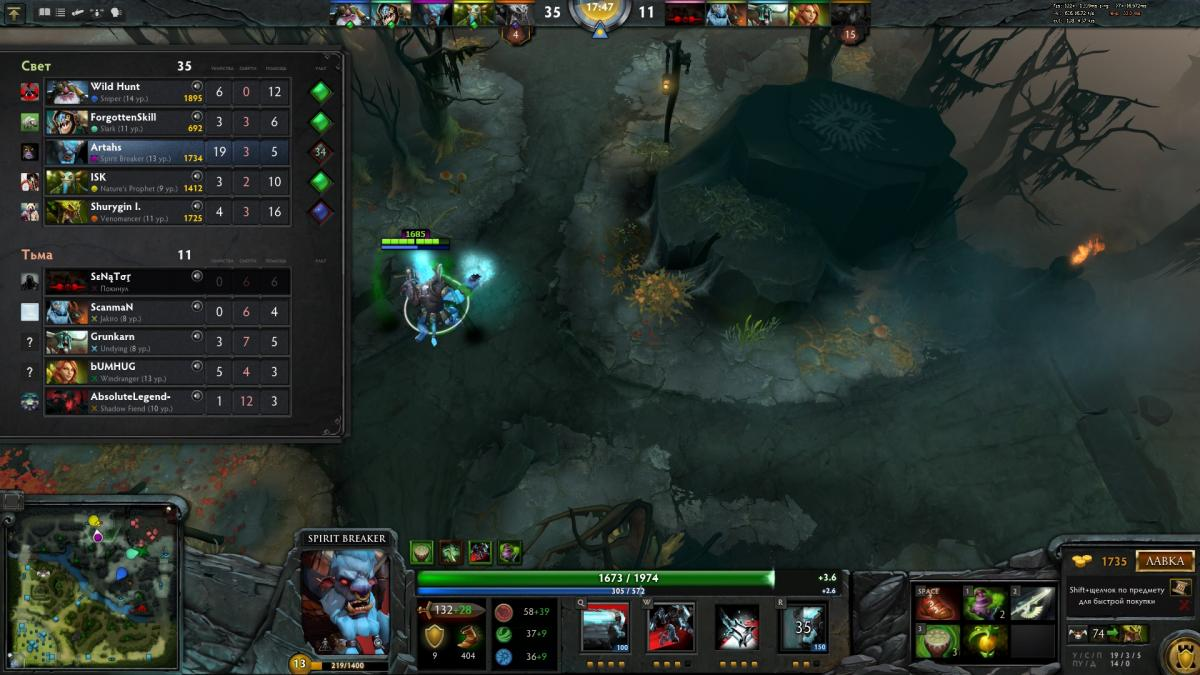Click Wild Hunt's row in the scoreboard
Screen dimensions: 1200x675
click(x=167, y=92)
